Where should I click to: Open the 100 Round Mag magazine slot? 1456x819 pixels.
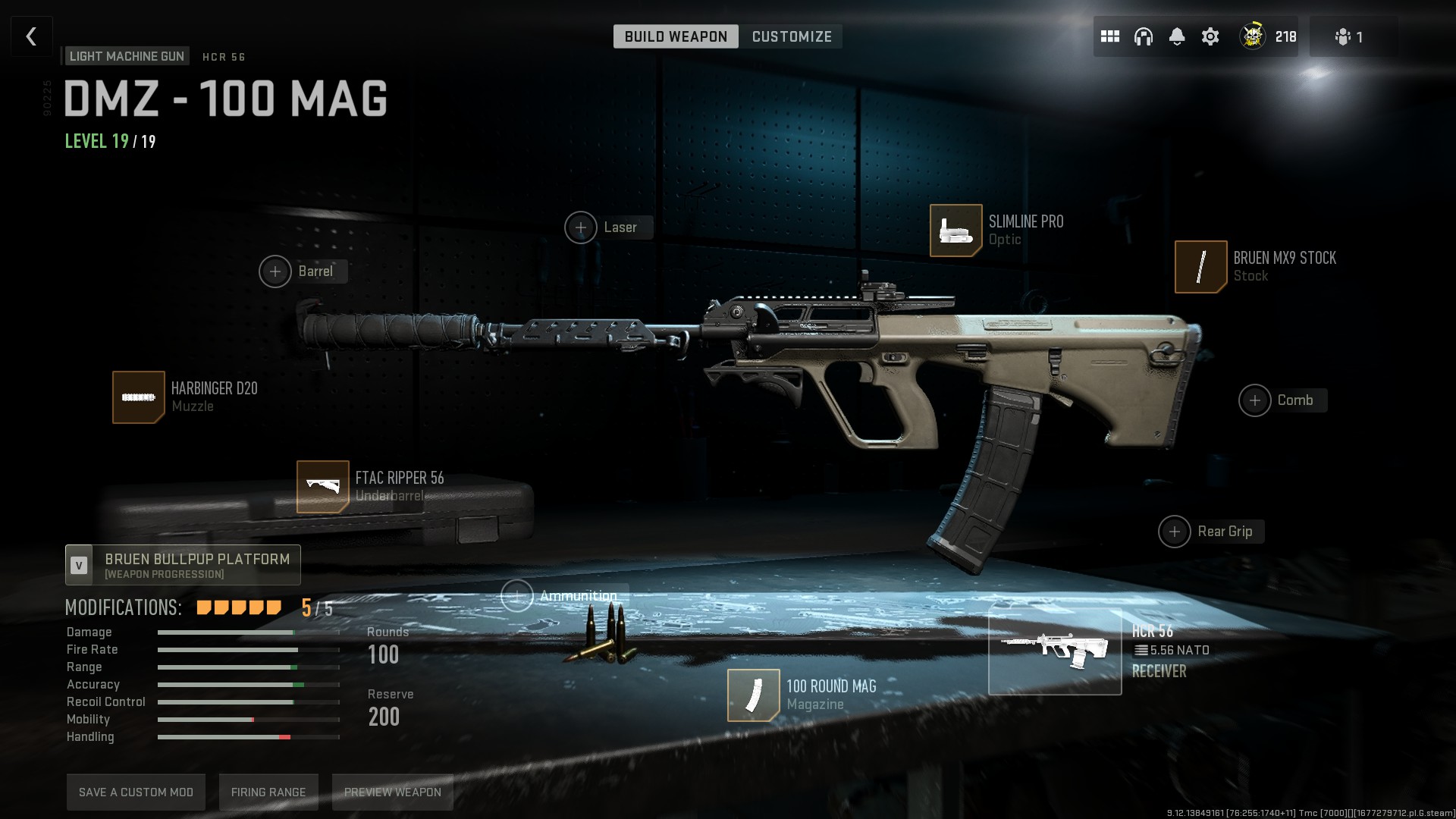[753, 695]
